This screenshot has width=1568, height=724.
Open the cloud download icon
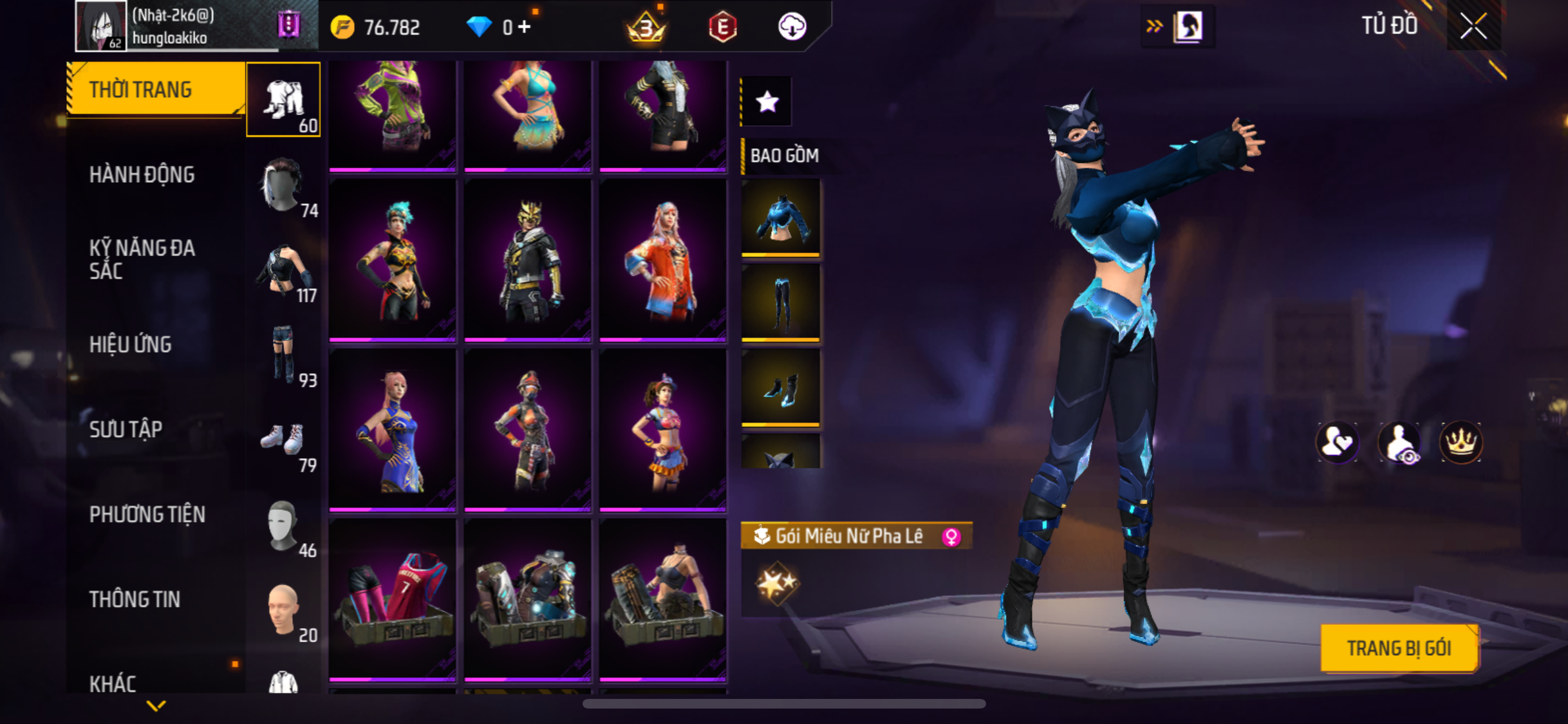[792, 27]
